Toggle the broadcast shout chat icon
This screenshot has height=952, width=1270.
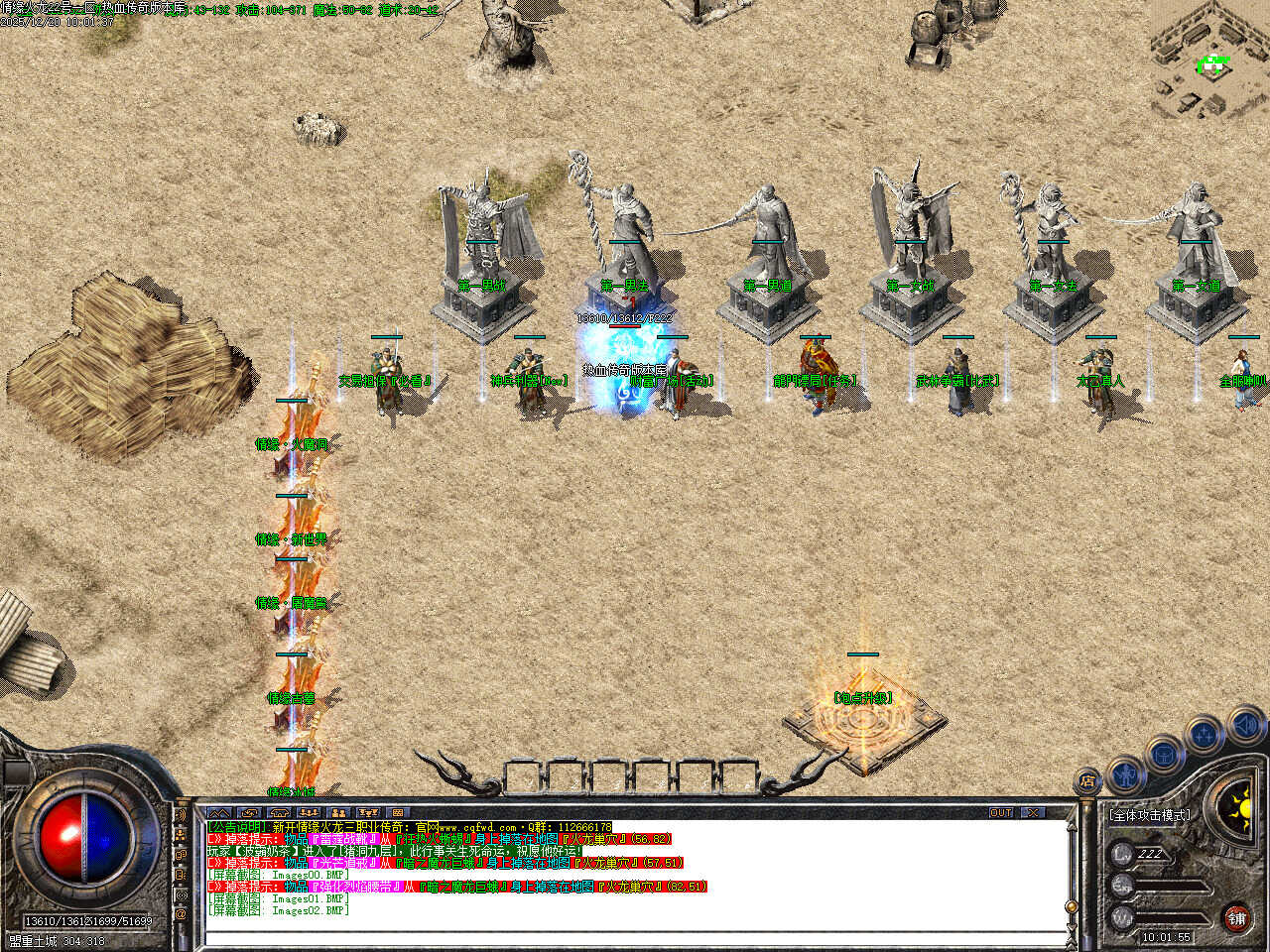tap(181, 815)
